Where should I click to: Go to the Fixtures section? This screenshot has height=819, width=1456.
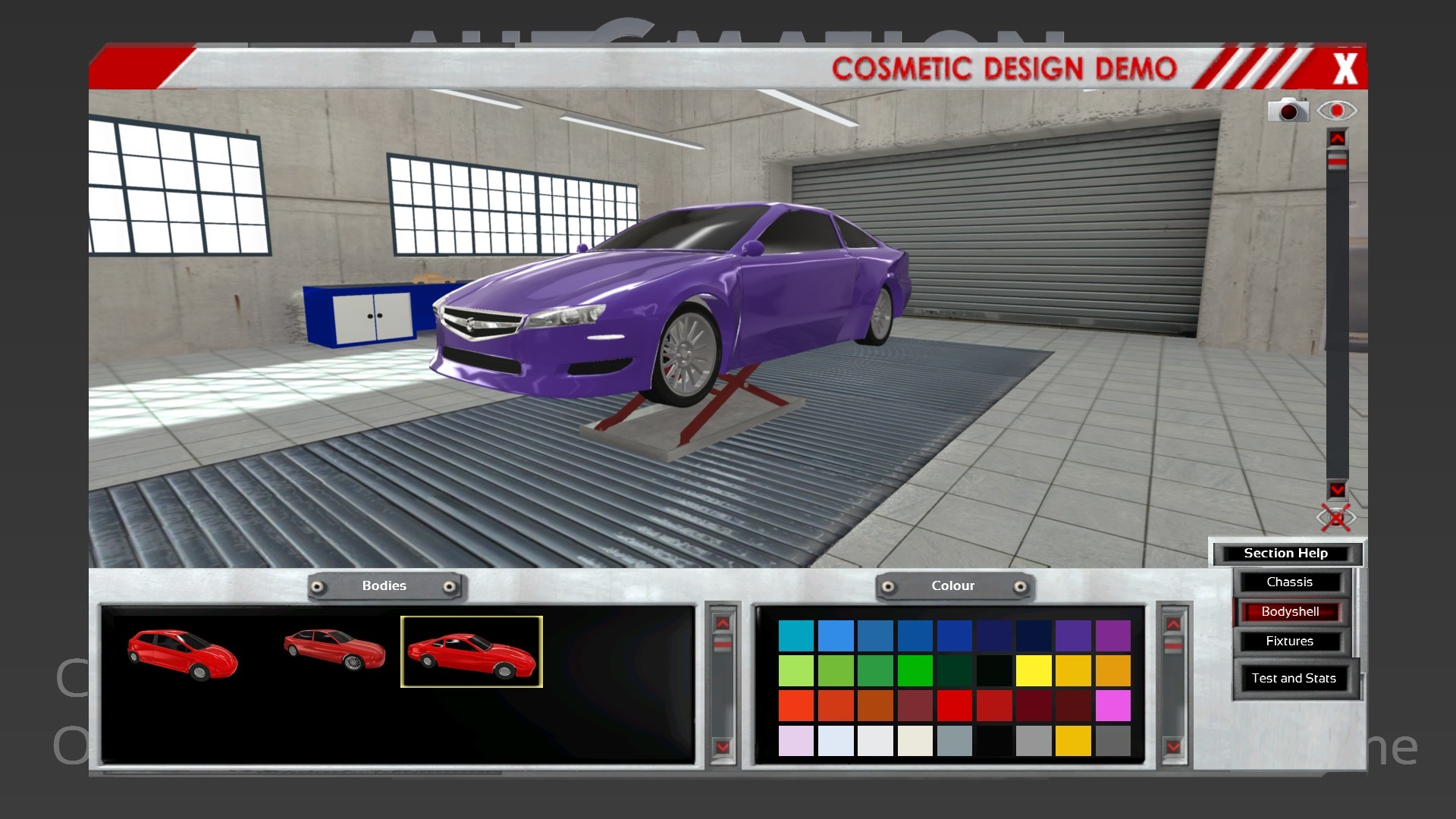click(x=1289, y=642)
